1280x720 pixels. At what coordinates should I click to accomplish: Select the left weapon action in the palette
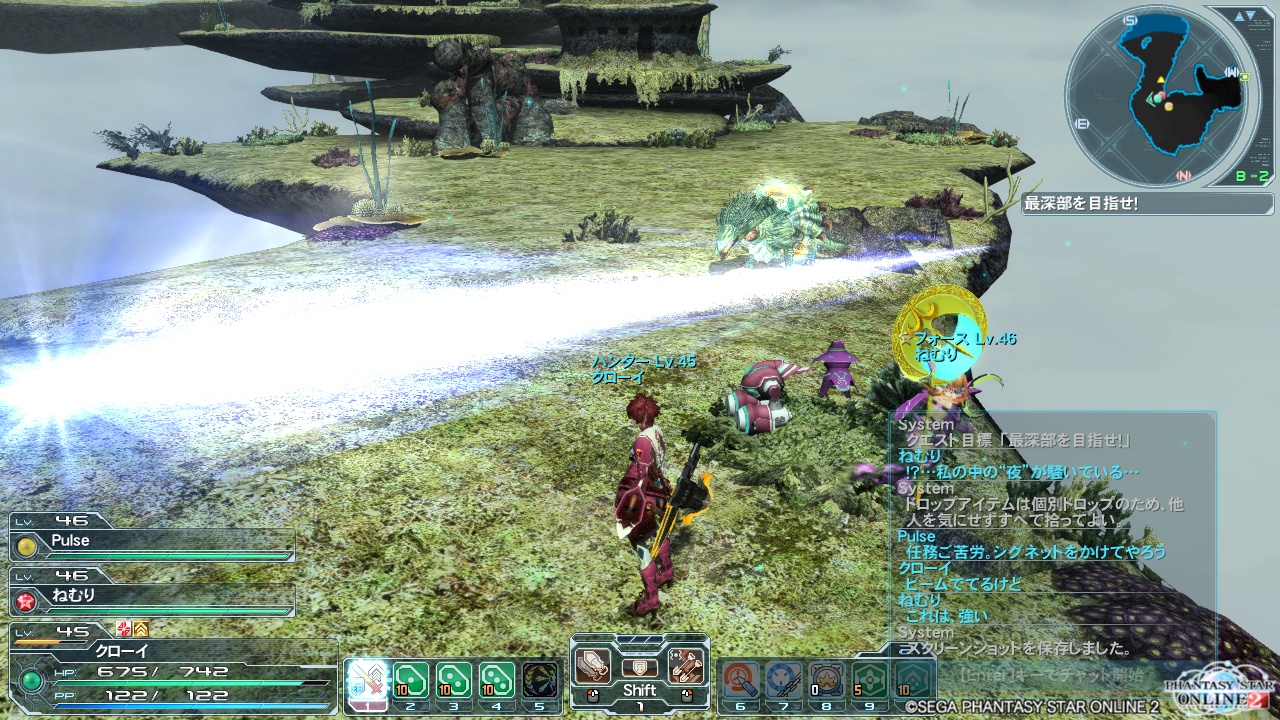pyautogui.click(x=592, y=666)
